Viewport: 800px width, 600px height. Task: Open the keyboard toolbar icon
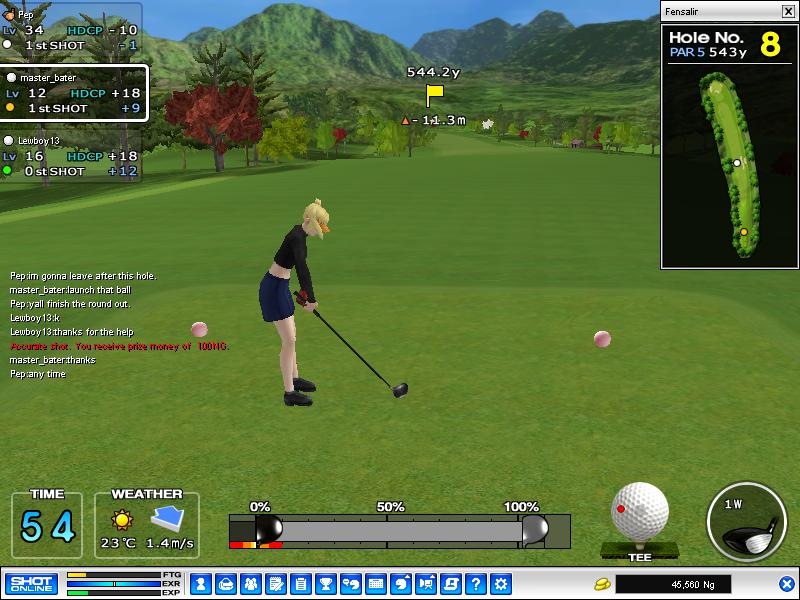(376, 583)
